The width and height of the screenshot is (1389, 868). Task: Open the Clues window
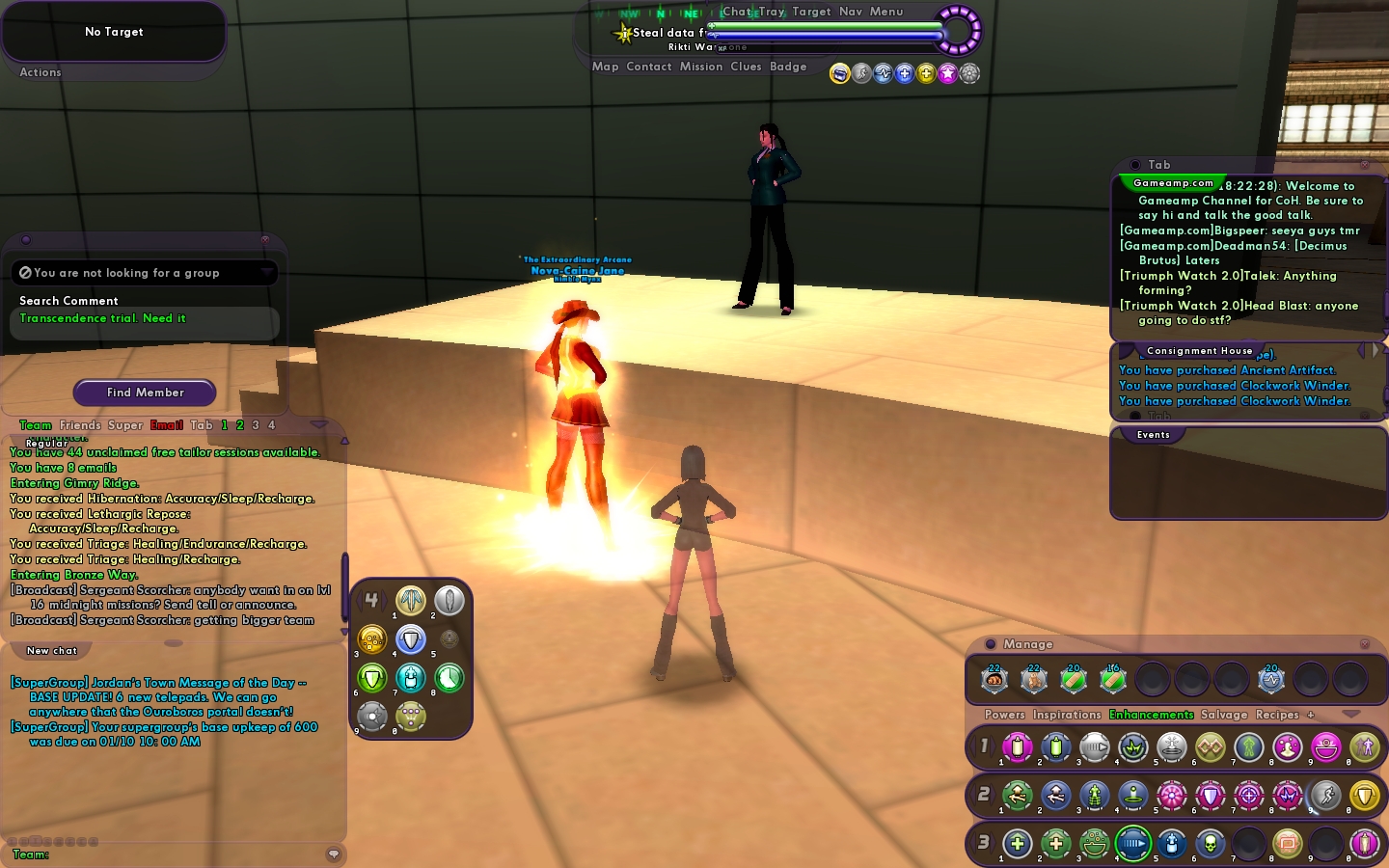[x=746, y=67]
